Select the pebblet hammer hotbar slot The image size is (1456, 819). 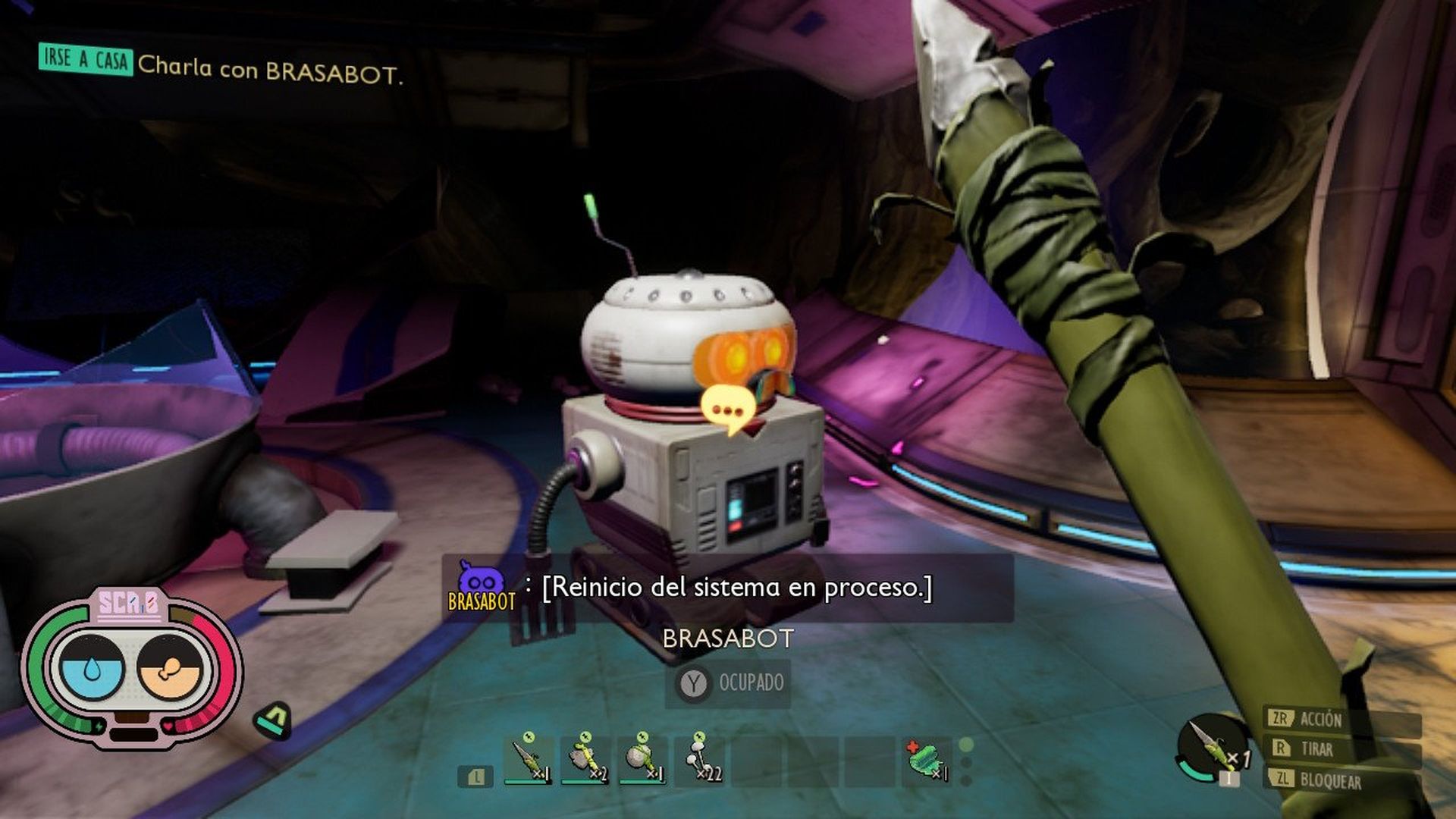pyautogui.click(x=642, y=759)
